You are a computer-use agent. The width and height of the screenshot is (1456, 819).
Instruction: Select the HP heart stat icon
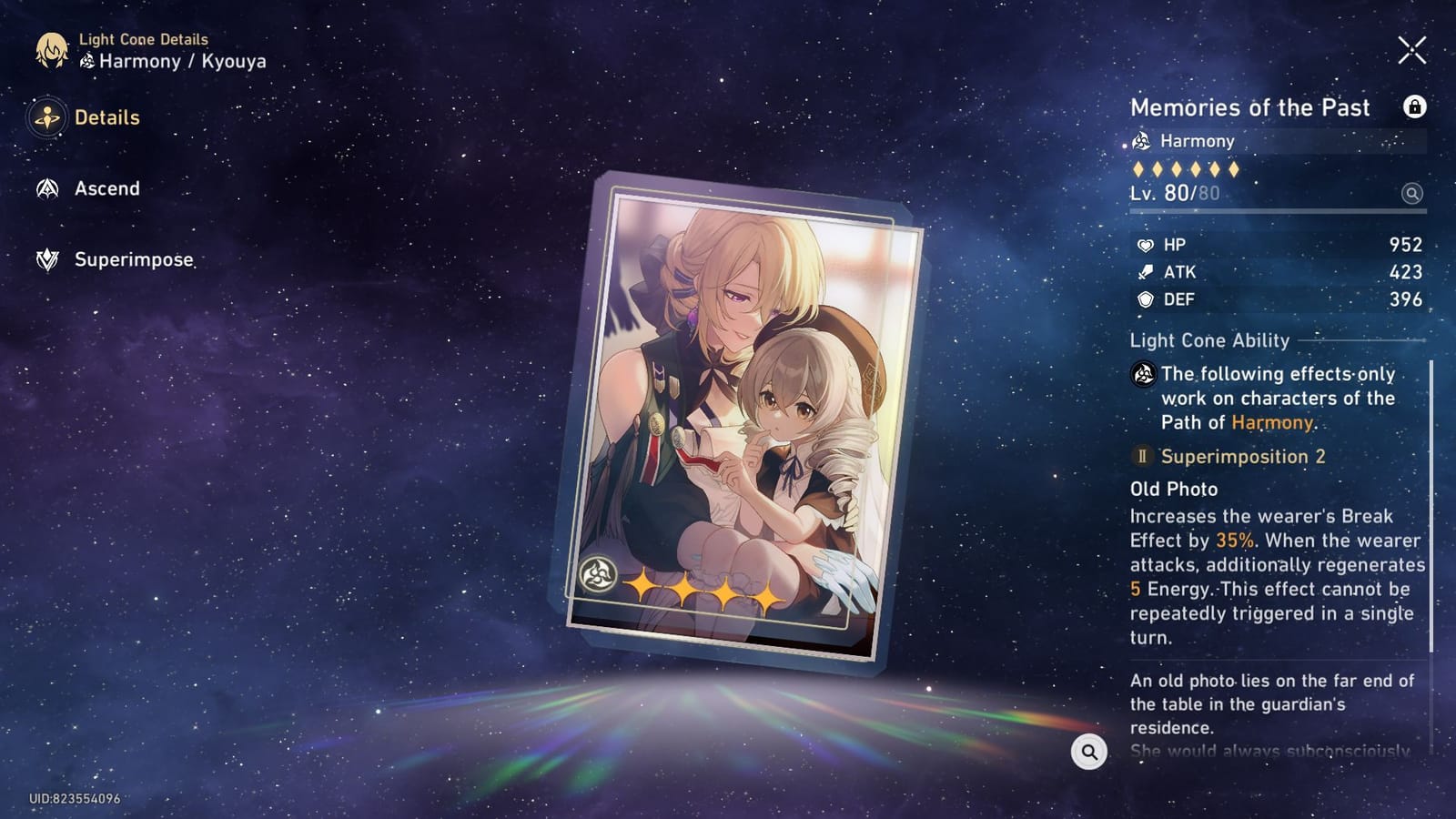tap(1146, 244)
